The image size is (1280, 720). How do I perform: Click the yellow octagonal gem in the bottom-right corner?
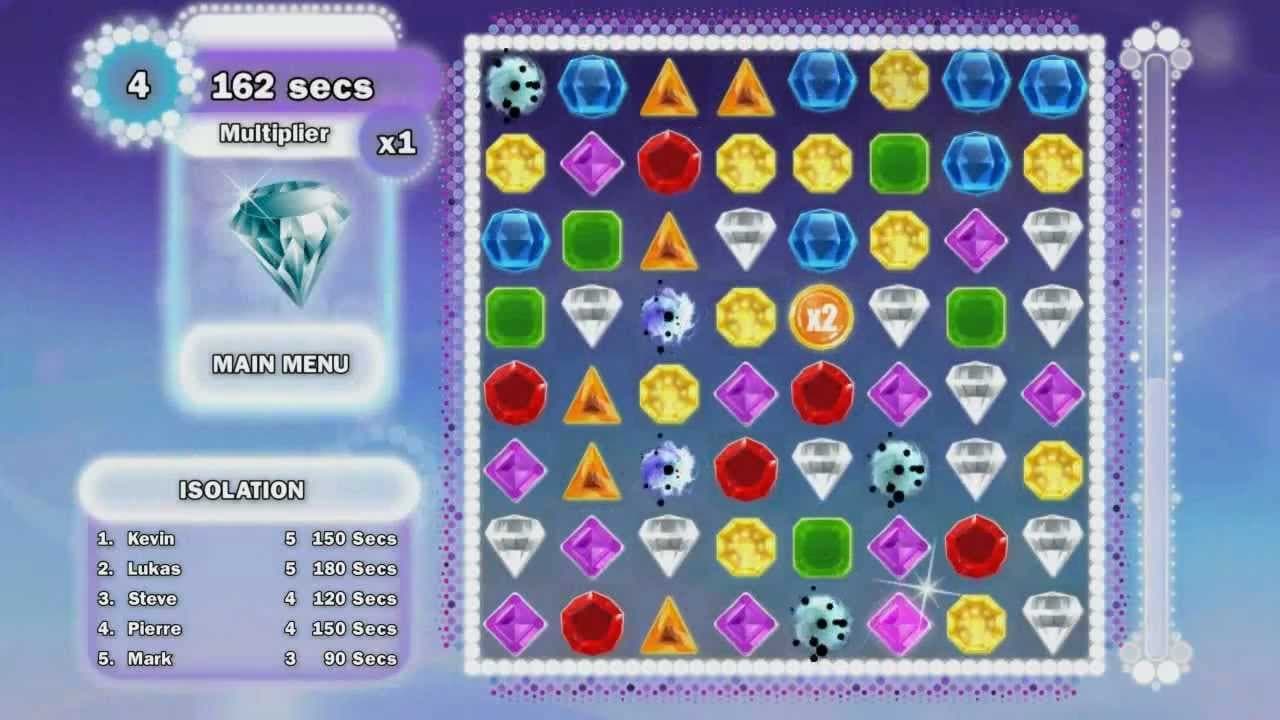(975, 625)
